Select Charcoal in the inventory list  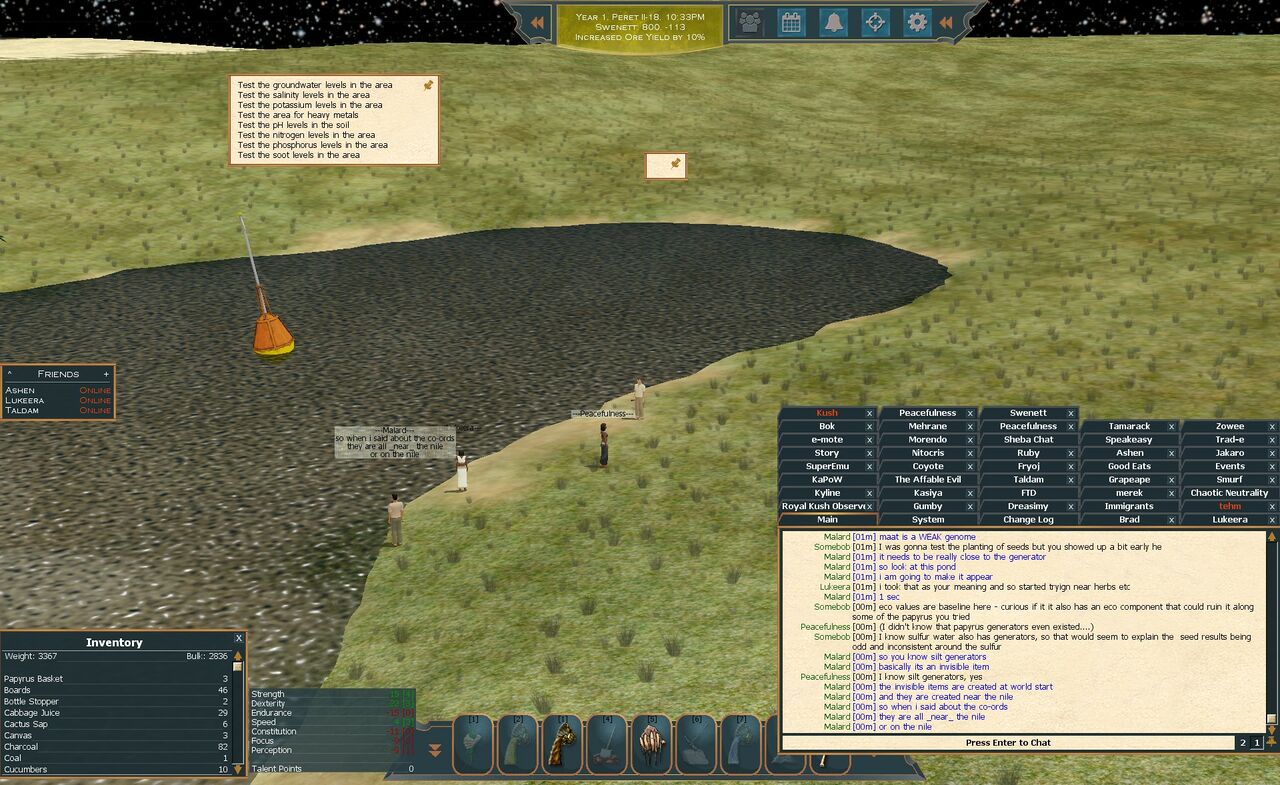24,747
